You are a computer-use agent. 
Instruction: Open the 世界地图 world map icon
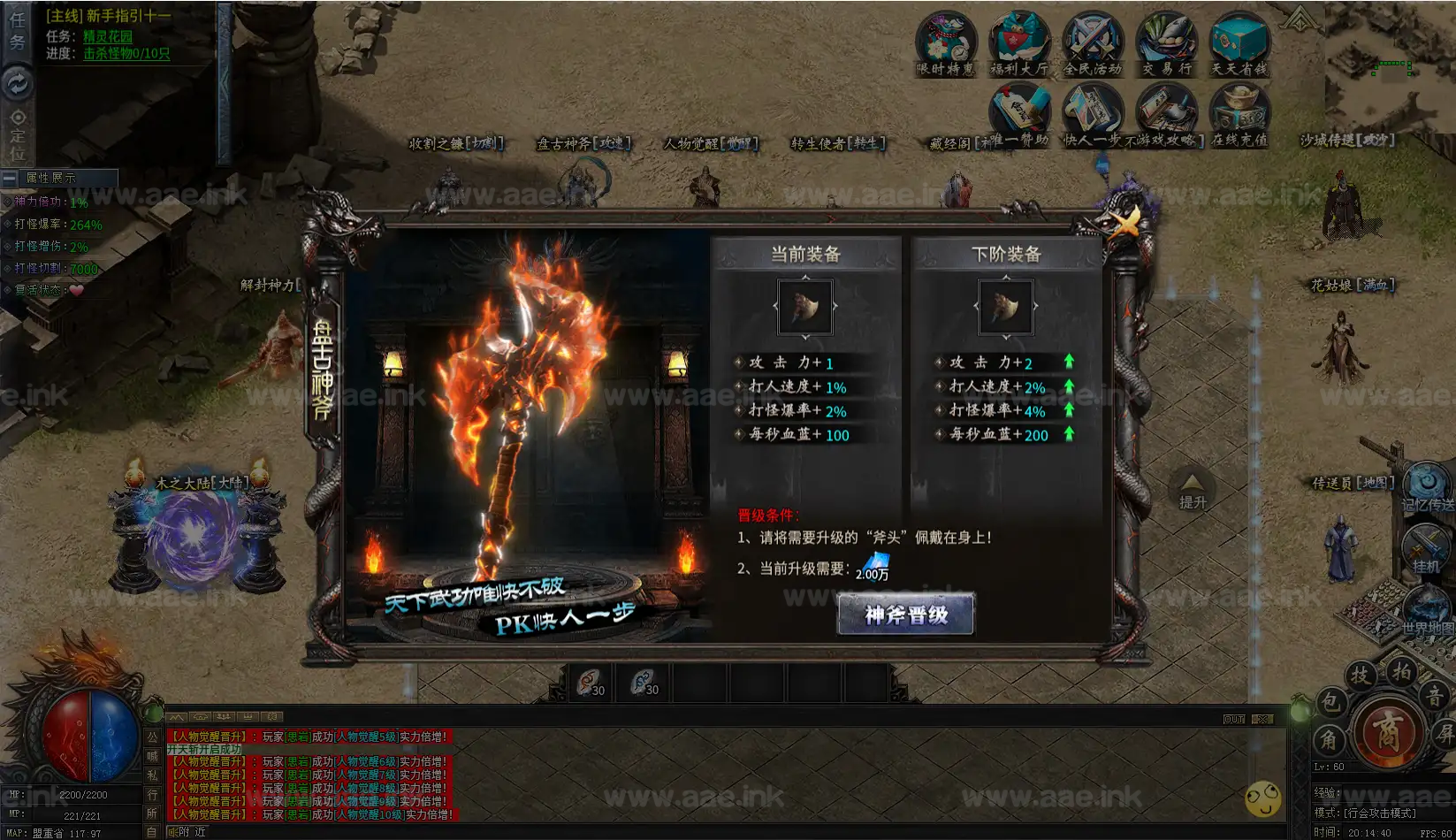pos(1425,610)
